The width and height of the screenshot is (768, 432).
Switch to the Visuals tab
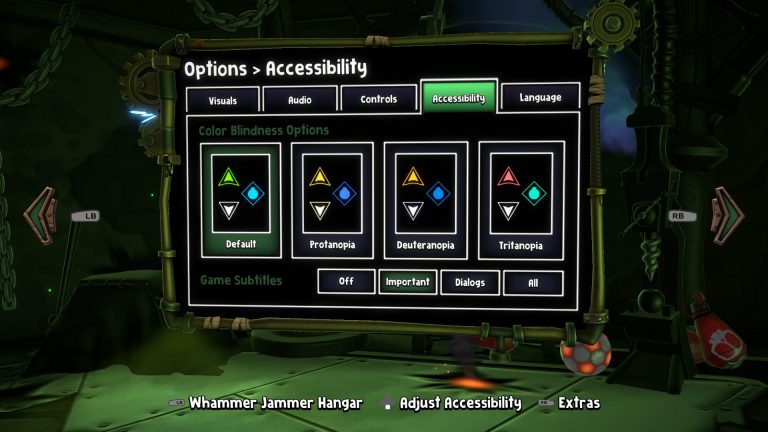[x=222, y=100]
